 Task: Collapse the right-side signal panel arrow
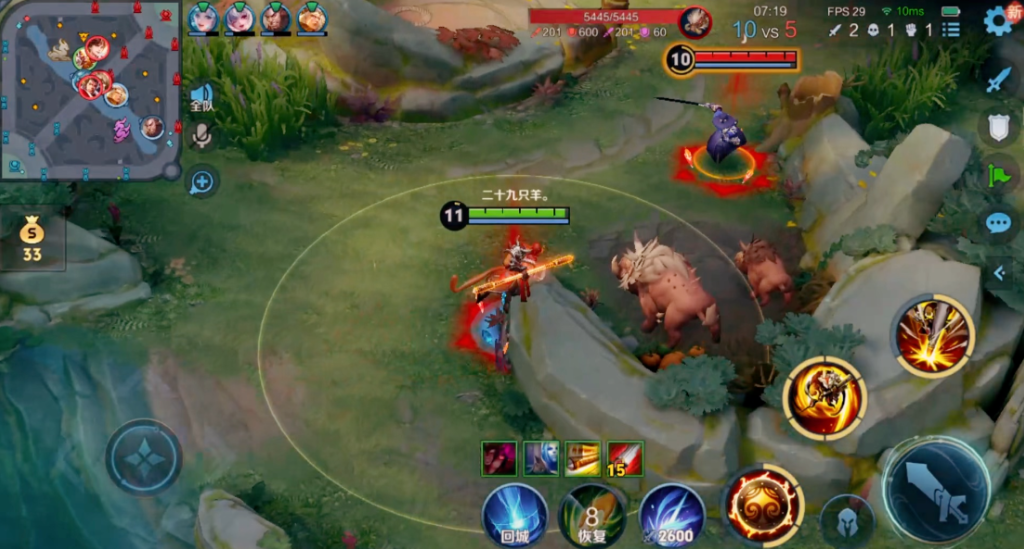pos(999,272)
